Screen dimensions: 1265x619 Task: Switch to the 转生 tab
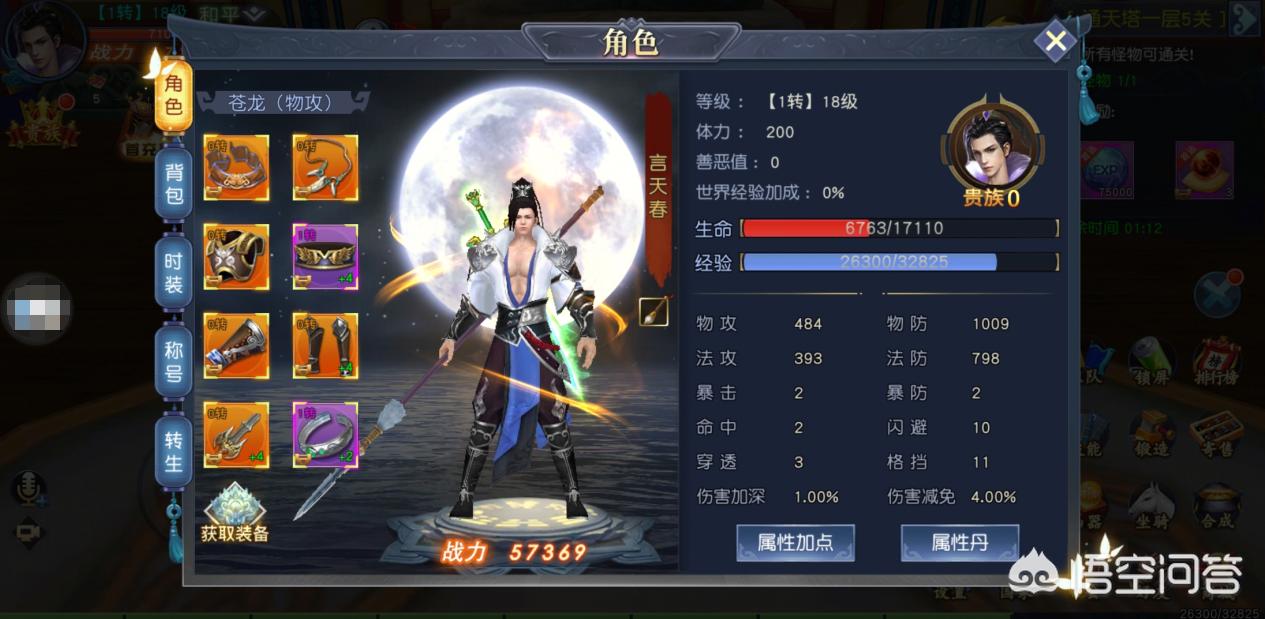(173, 451)
